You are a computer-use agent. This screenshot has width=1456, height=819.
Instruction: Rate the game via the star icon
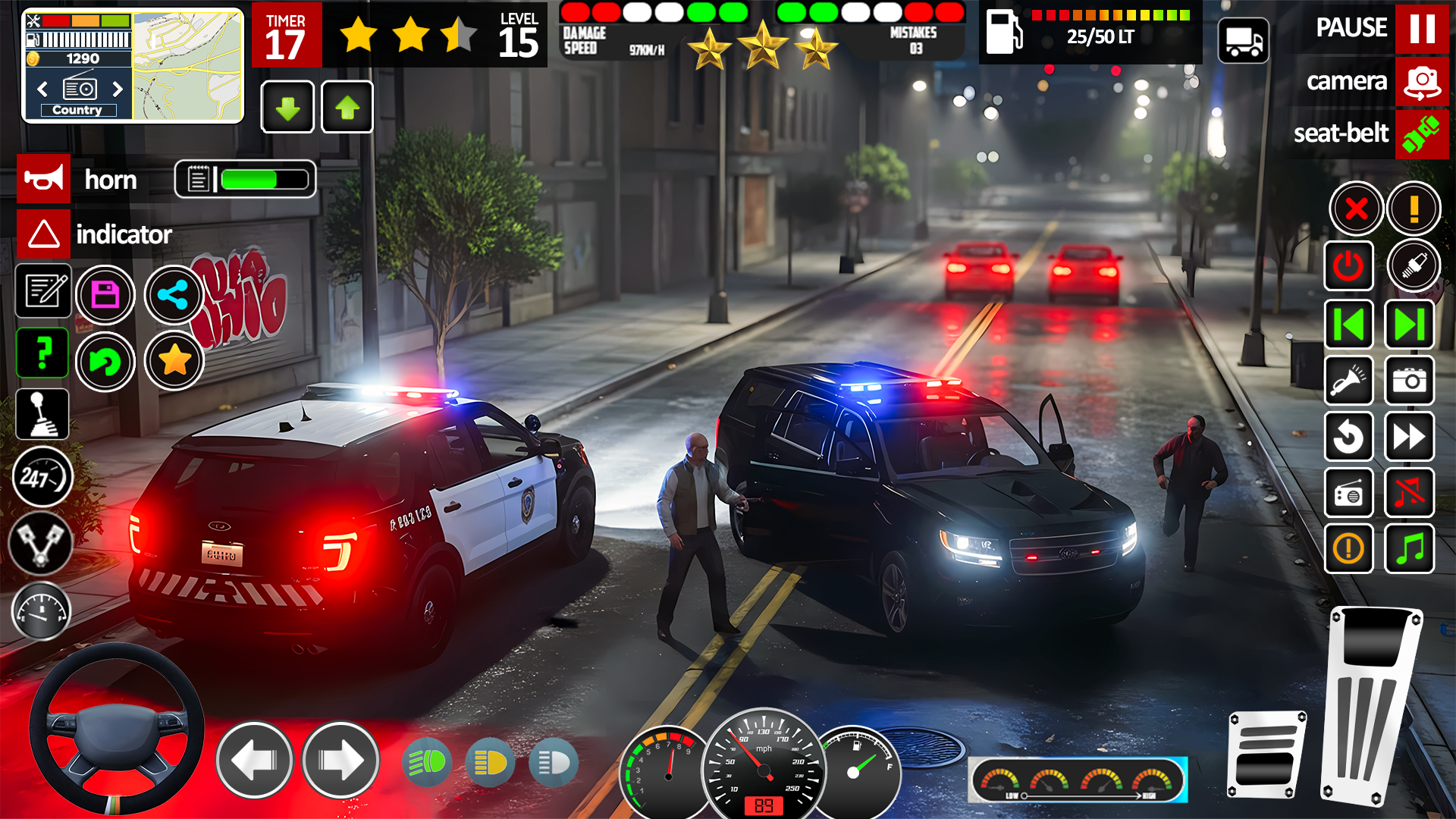point(174,362)
